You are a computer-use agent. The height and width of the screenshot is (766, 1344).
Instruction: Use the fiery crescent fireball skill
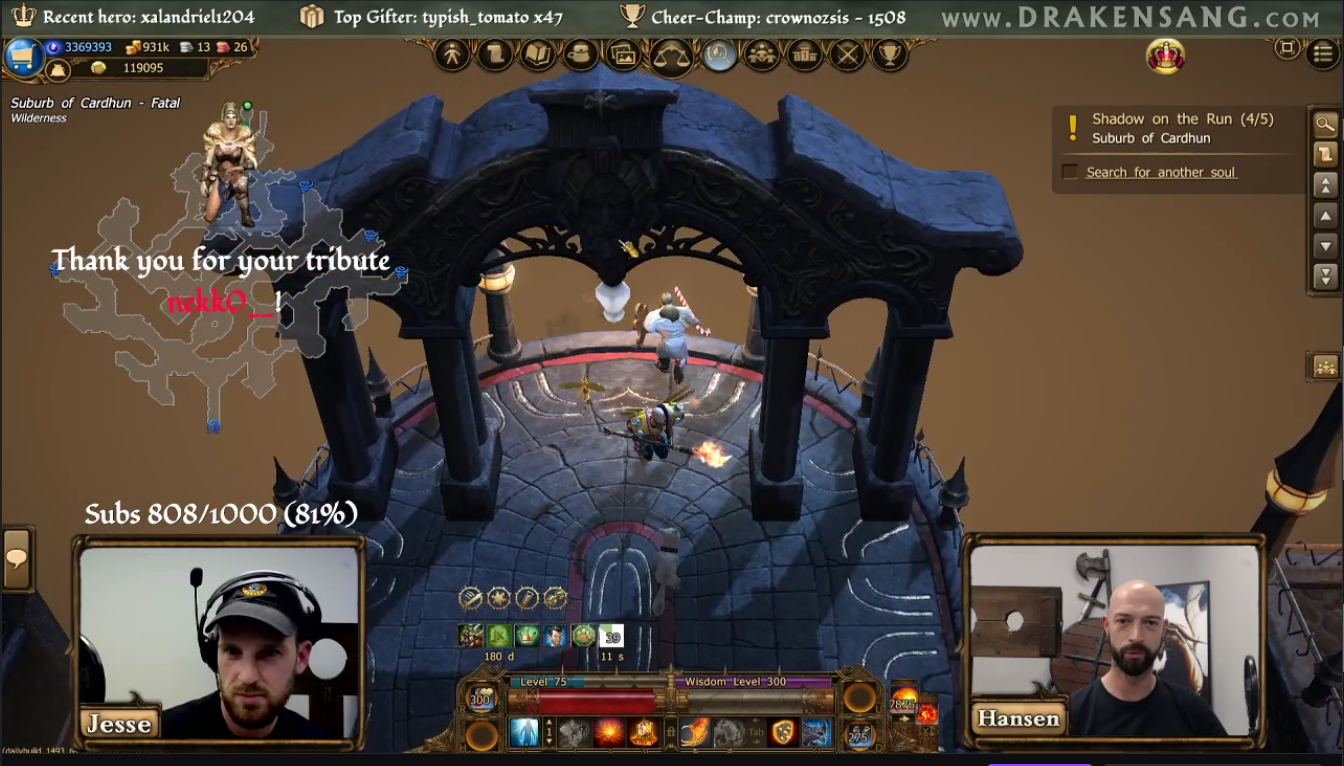695,733
